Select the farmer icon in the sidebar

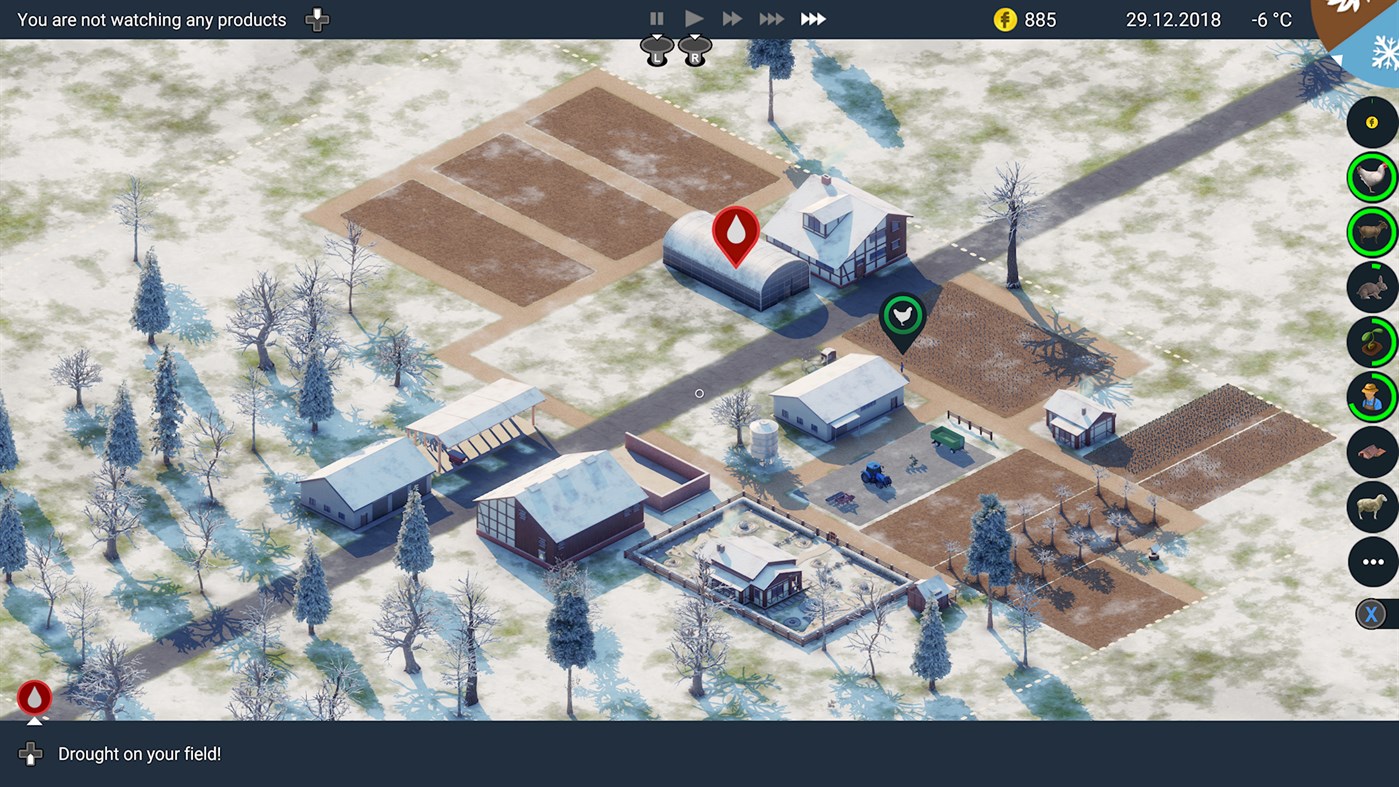(1371, 397)
